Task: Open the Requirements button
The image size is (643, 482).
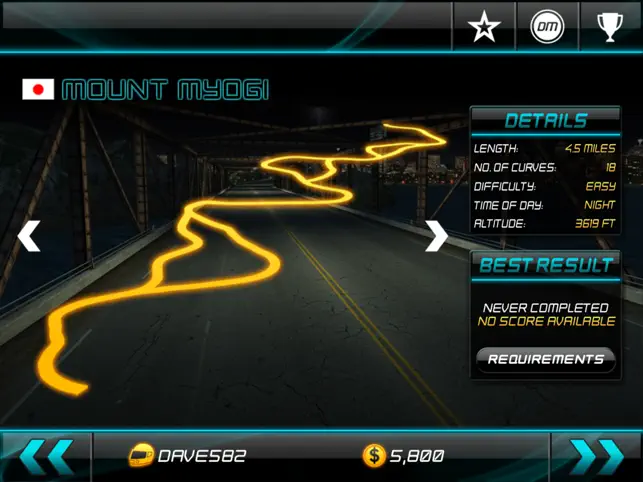Action: point(545,359)
